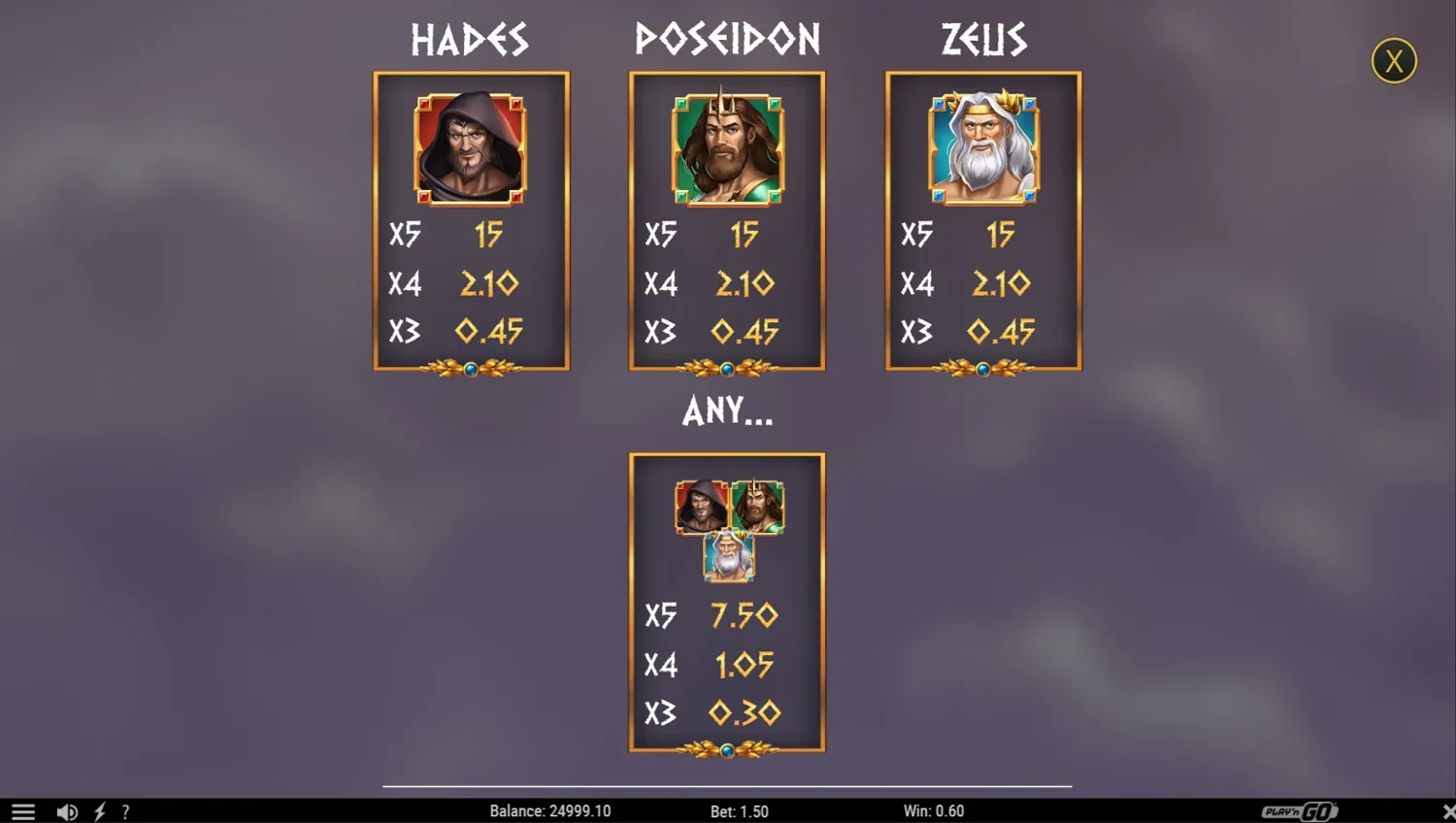
Task: Open the game help with question mark icon
Action: (x=125, y=811)
